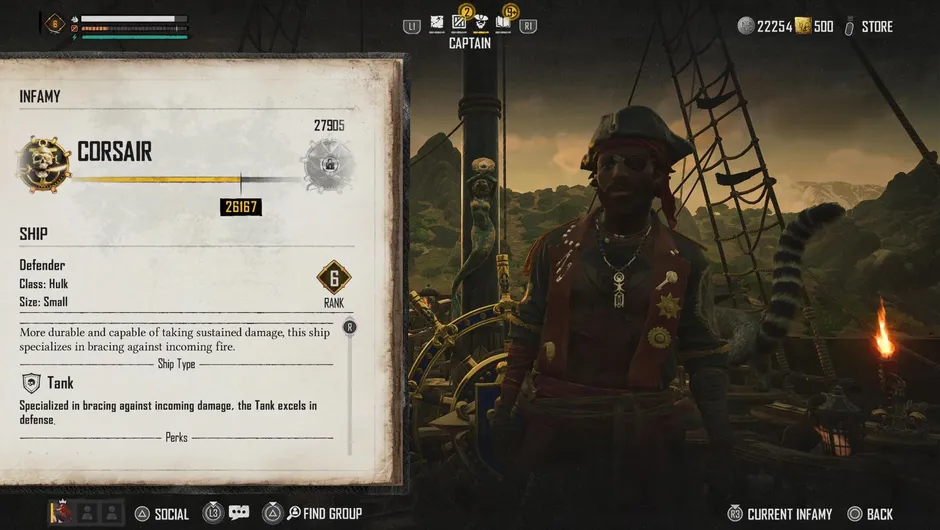Click the silver coin currency icon

pos(746,26)
